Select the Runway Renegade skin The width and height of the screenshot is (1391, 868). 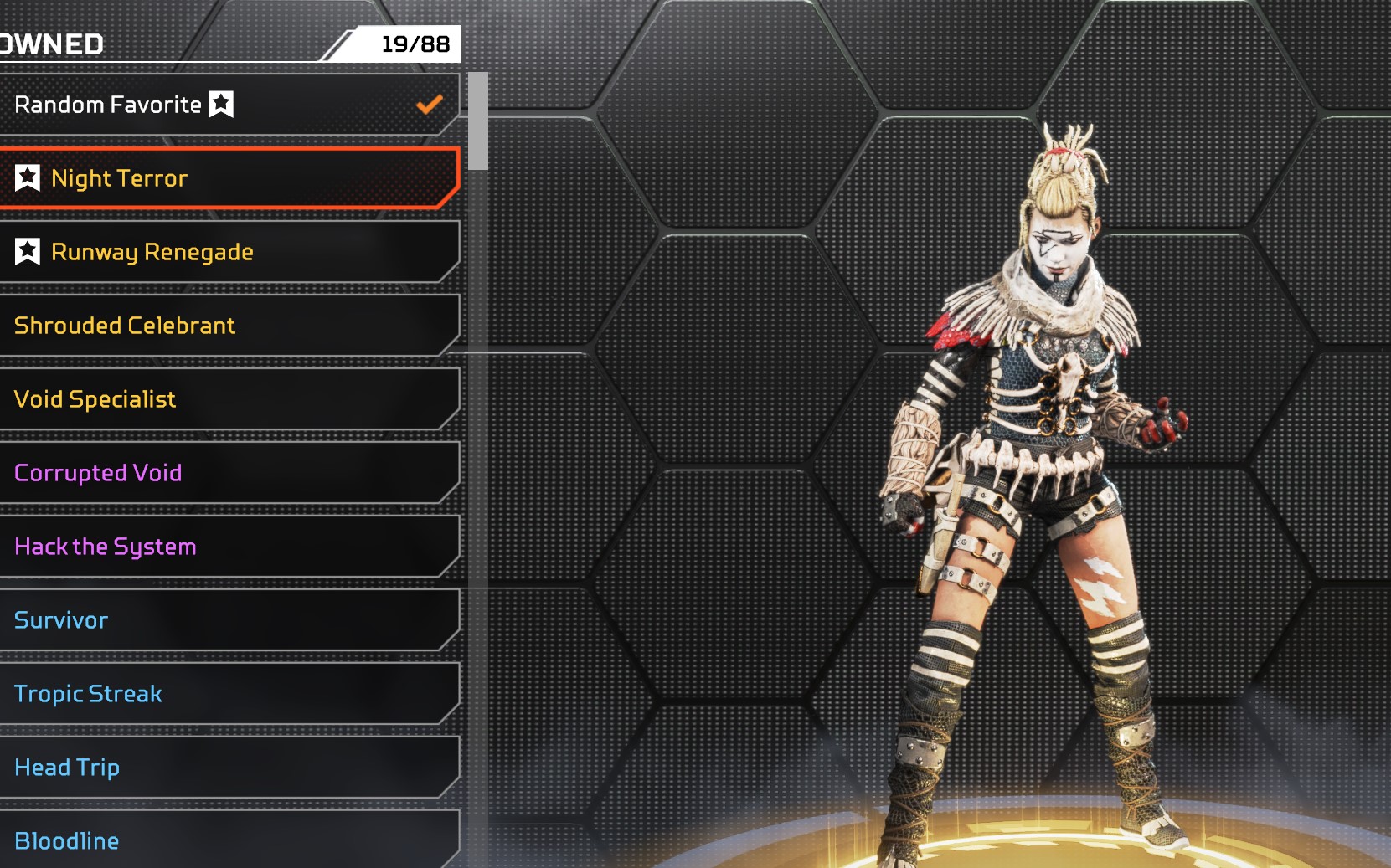click(x=226, y=252)
